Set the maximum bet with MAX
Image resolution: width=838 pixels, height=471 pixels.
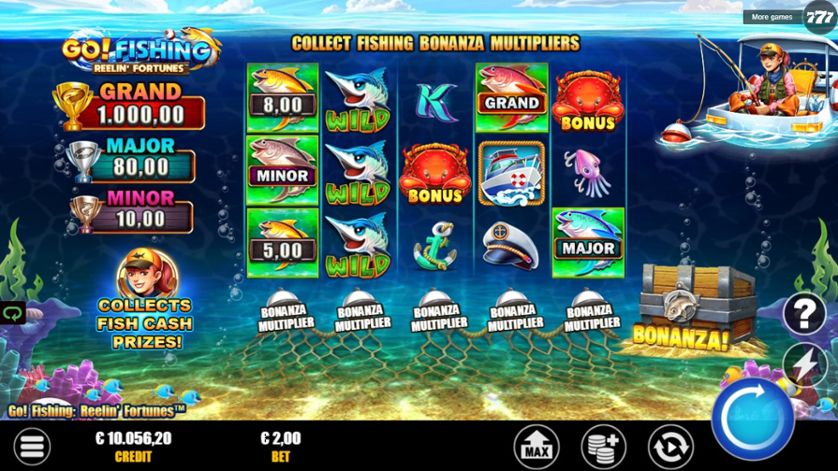click(x=536, y=445)
